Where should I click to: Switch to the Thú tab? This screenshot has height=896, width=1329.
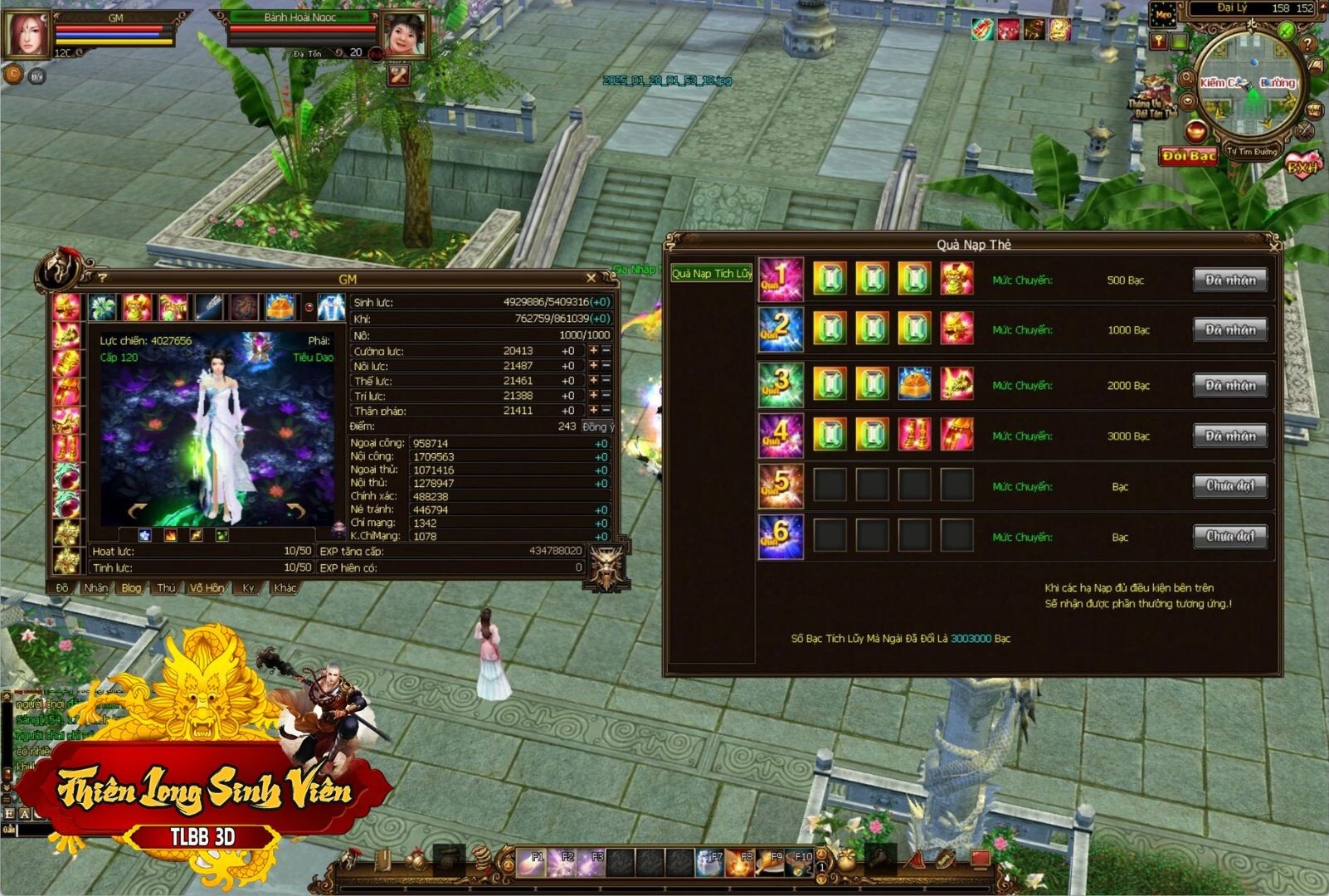click(x=166, y=588)
